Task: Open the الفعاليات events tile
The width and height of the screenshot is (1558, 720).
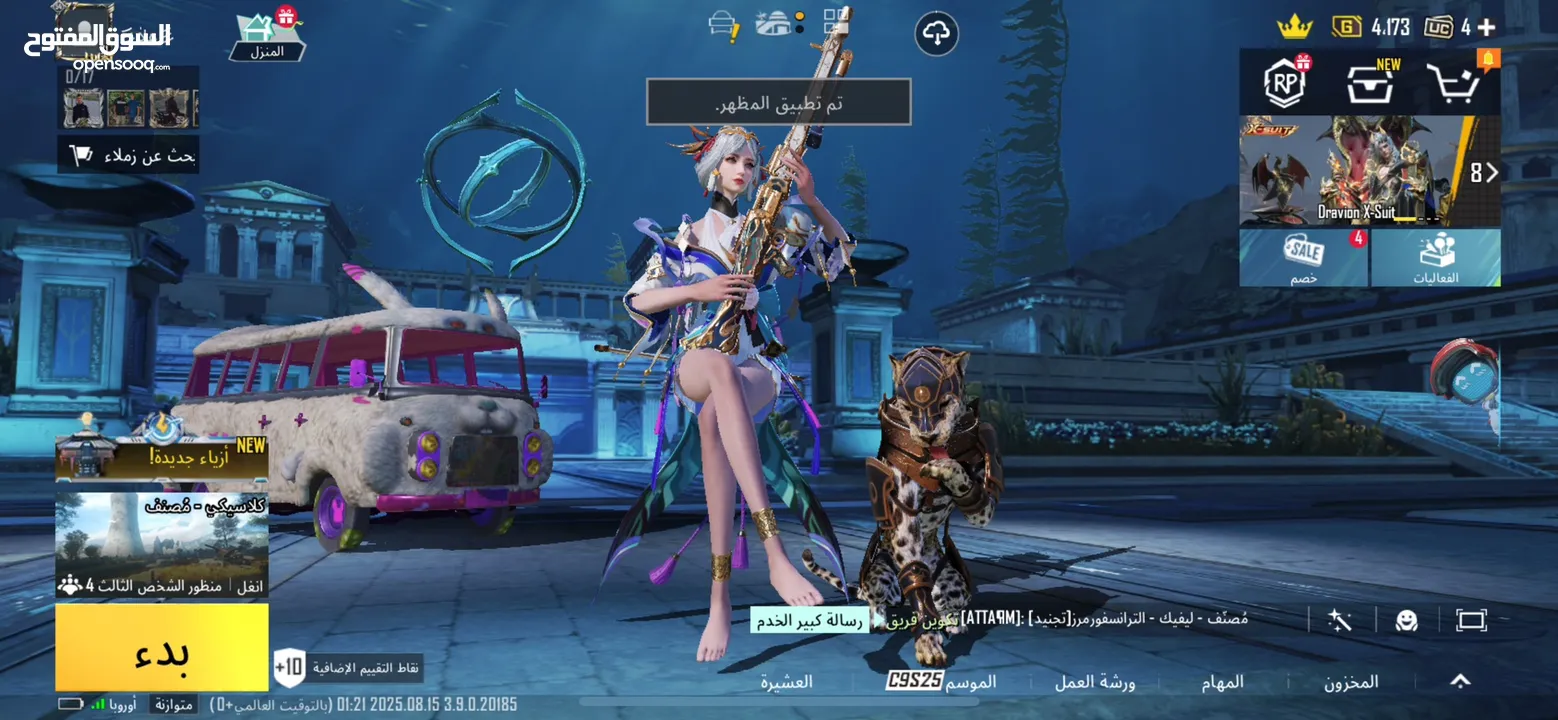Action: point(1436,258)
